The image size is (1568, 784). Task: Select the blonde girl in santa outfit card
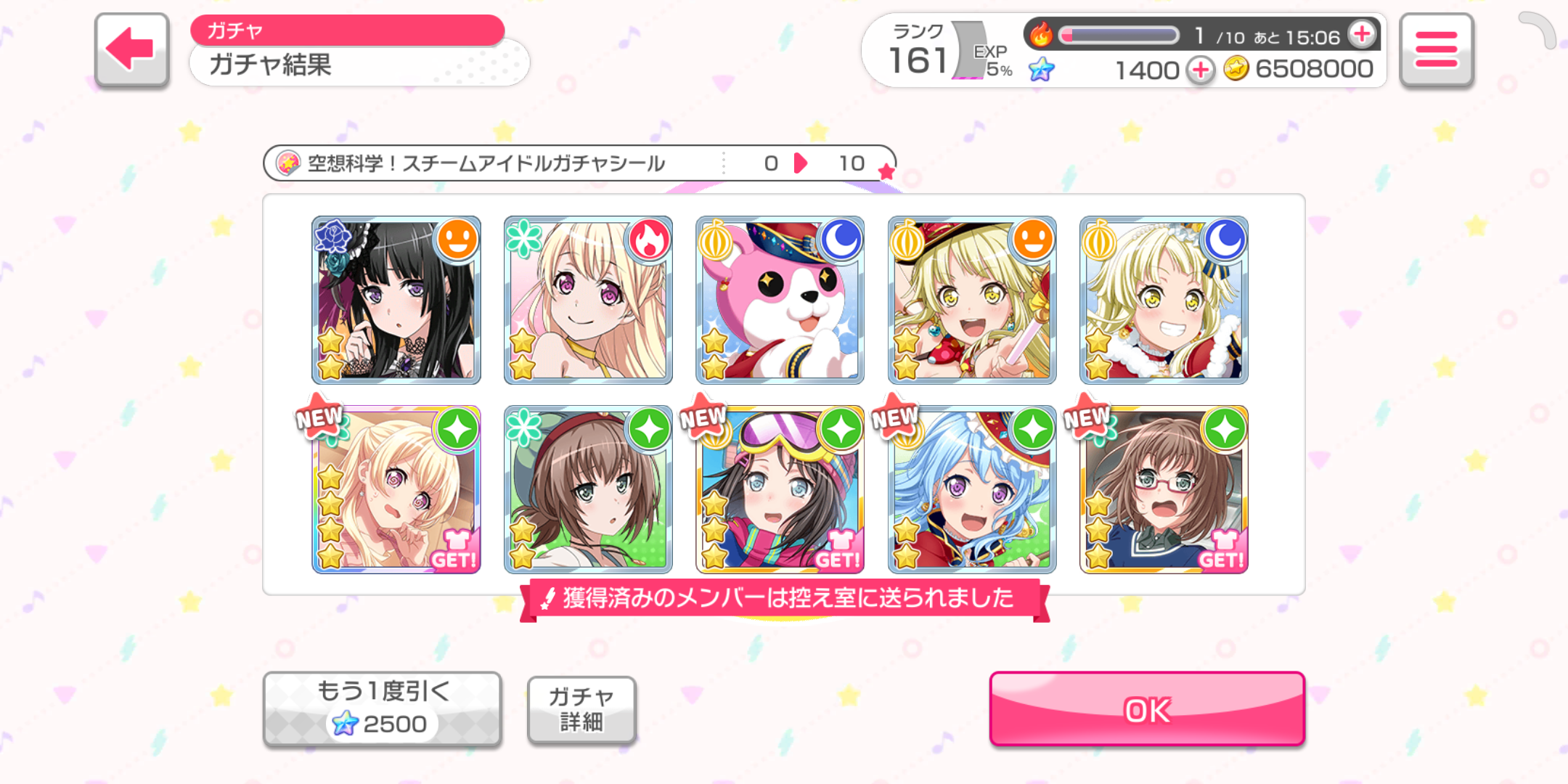coord(1164,300)
